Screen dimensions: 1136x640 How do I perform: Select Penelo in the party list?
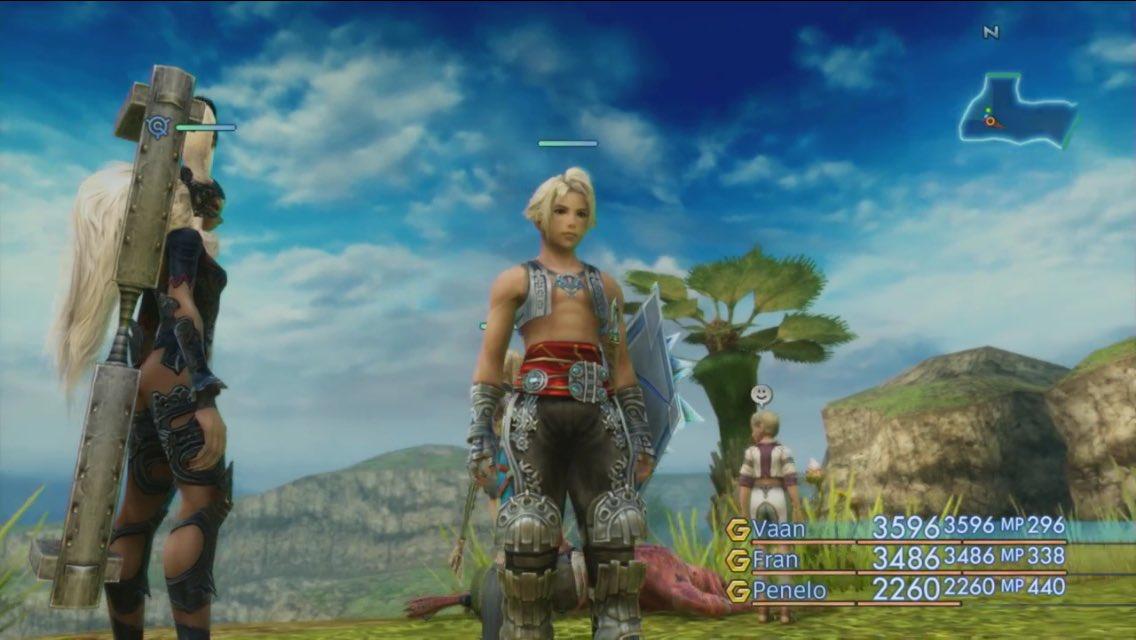click(x=789, y=590)
